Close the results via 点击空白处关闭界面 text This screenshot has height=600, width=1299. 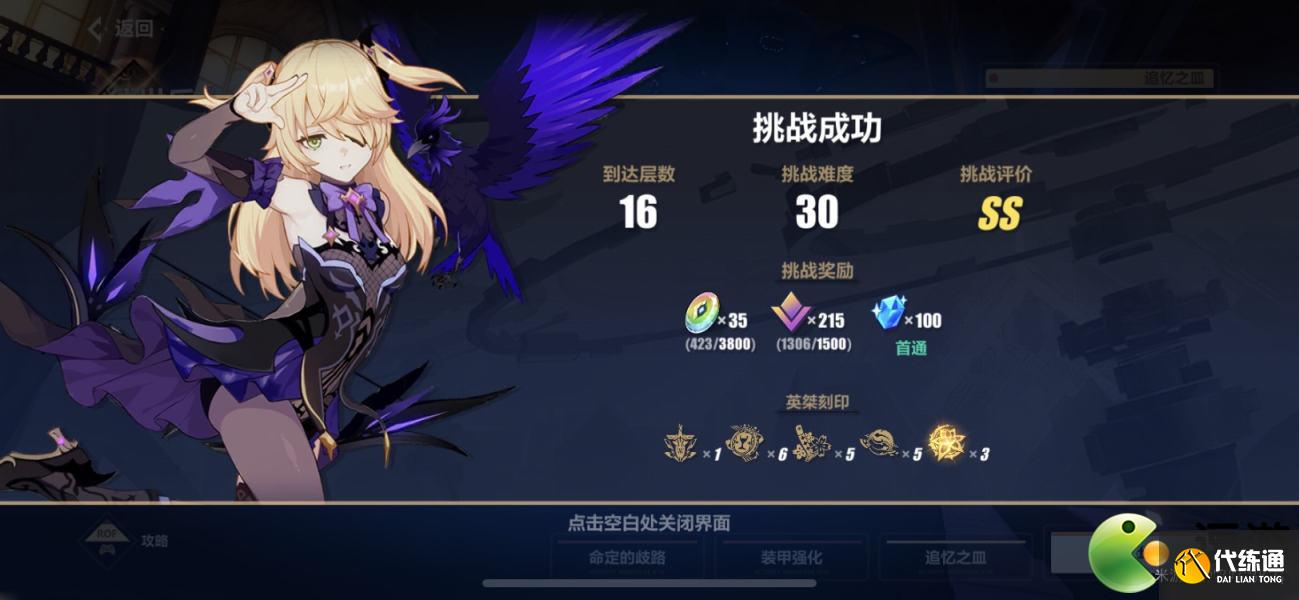coord(649,523)
